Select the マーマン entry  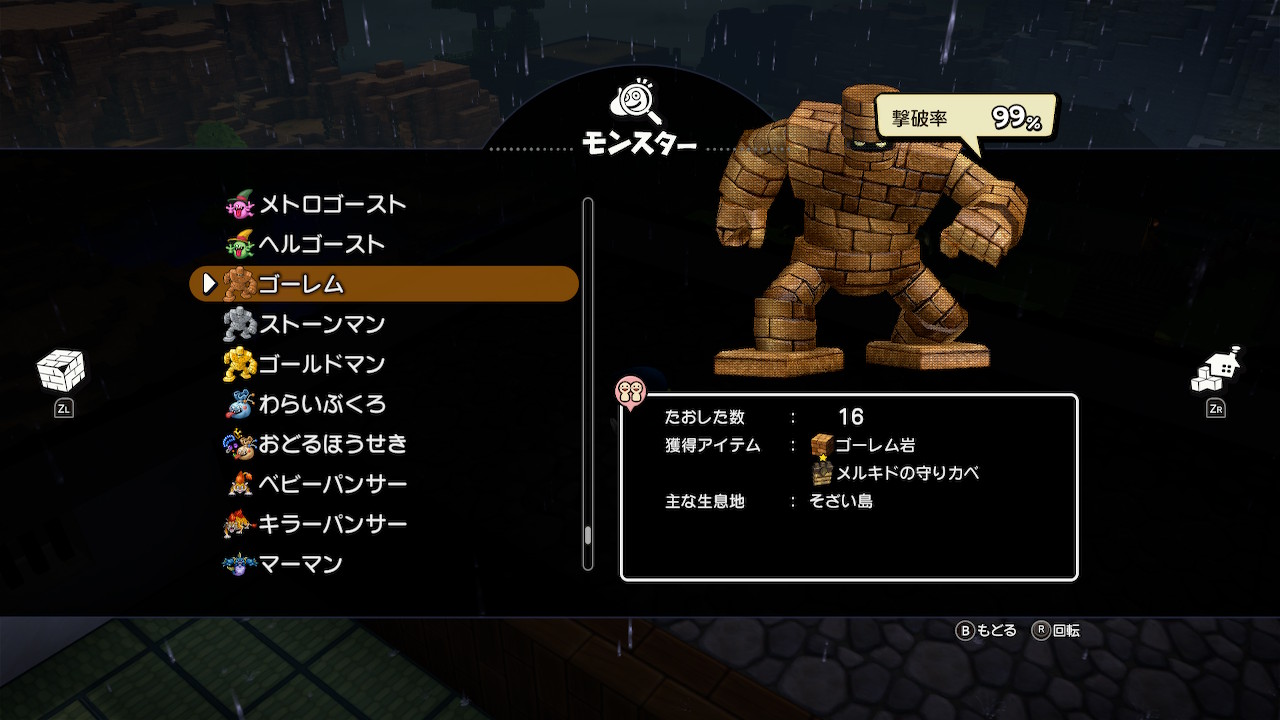click(x=300, y=564)
